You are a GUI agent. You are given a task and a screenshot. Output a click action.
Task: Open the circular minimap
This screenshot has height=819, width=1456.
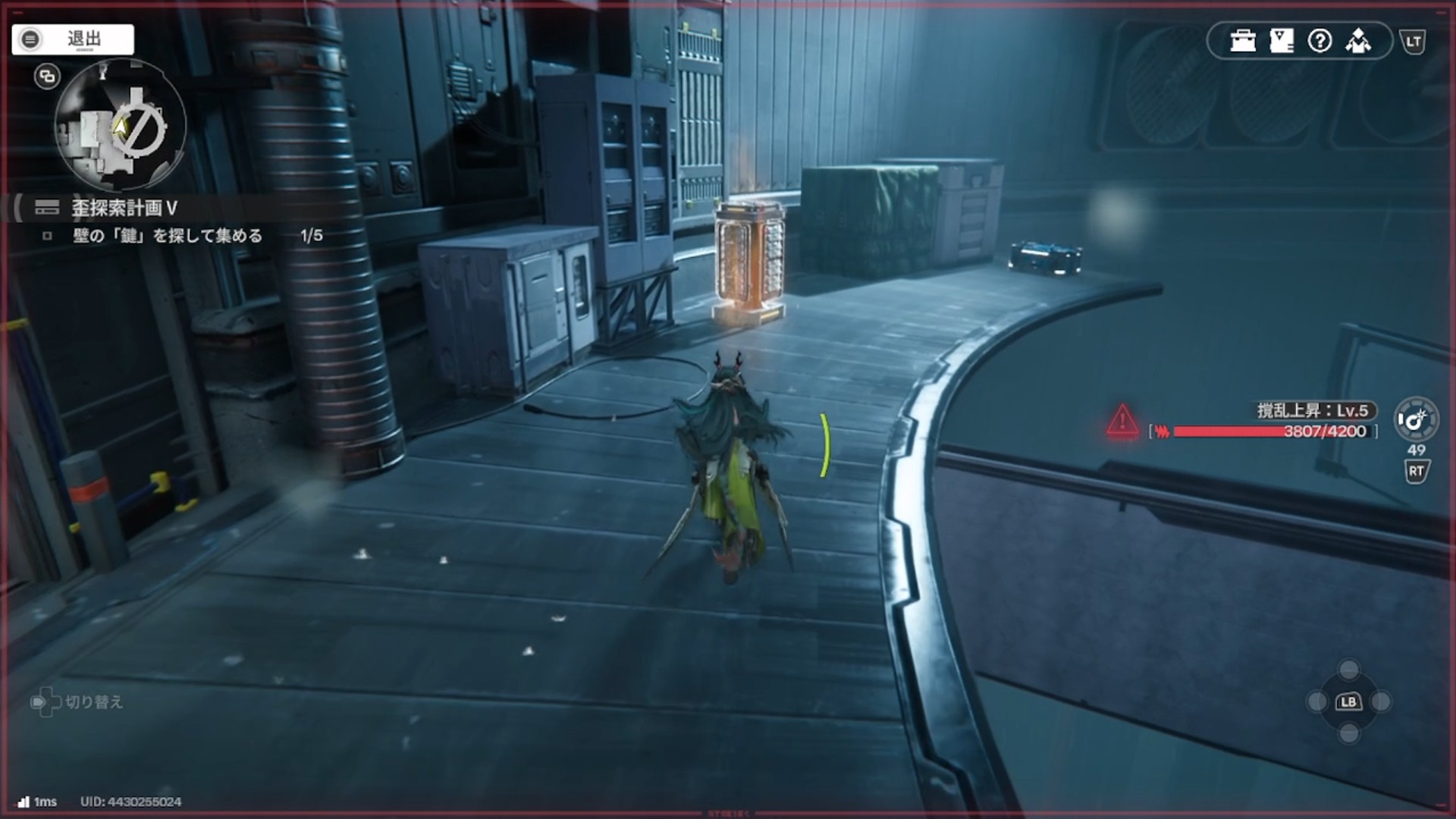[x=121, y=126]
